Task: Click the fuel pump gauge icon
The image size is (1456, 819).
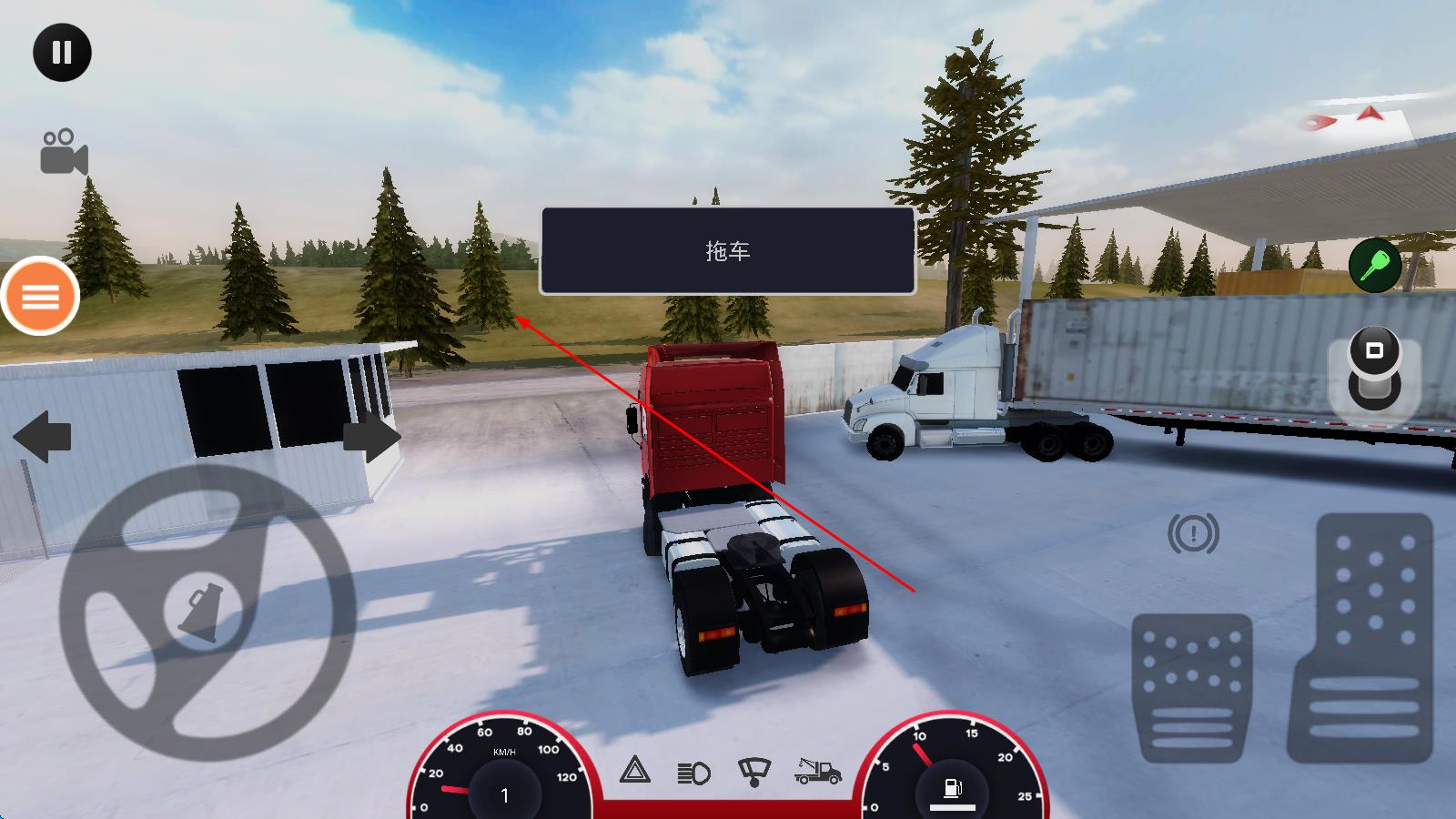Action: click(x=953, y=787)
